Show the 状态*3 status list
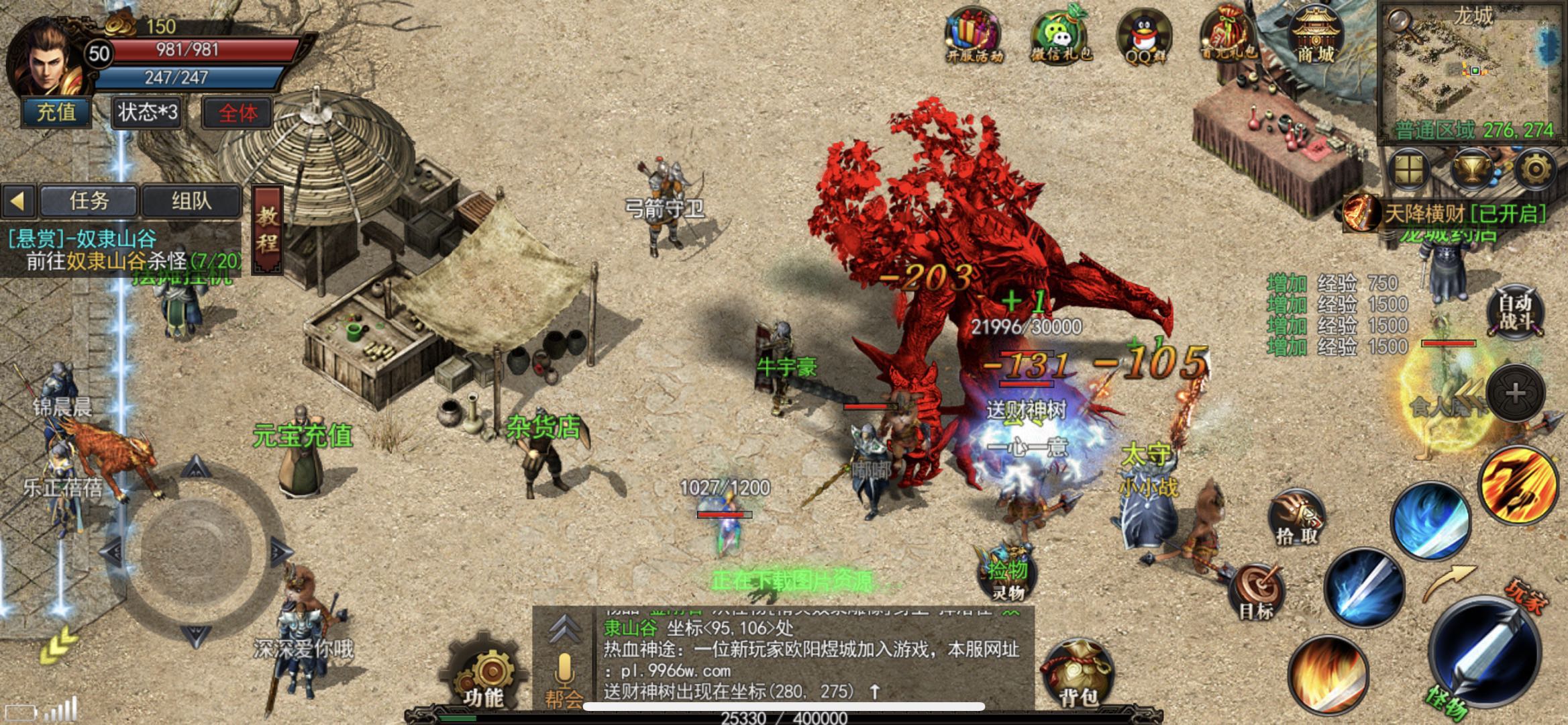Image resolution: width=1568 pixels, height=725 pixels. point(148,112)
